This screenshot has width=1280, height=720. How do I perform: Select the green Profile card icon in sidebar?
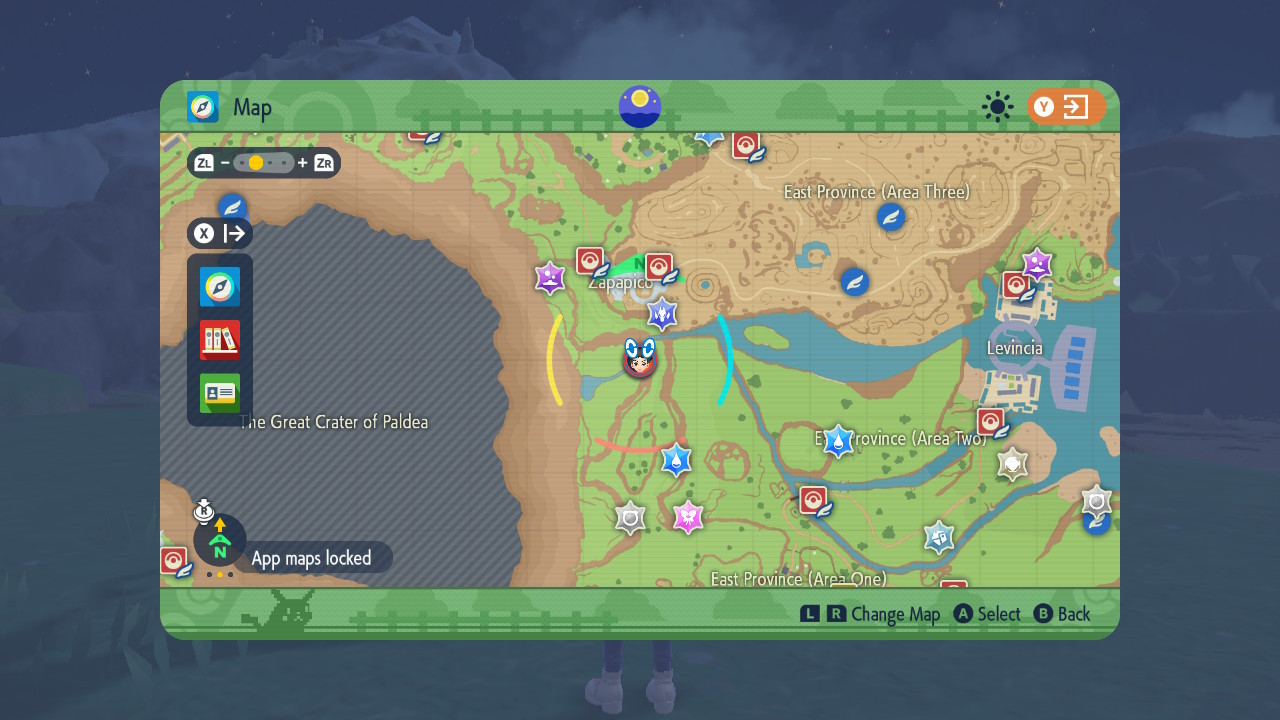[x=218, y=393]
